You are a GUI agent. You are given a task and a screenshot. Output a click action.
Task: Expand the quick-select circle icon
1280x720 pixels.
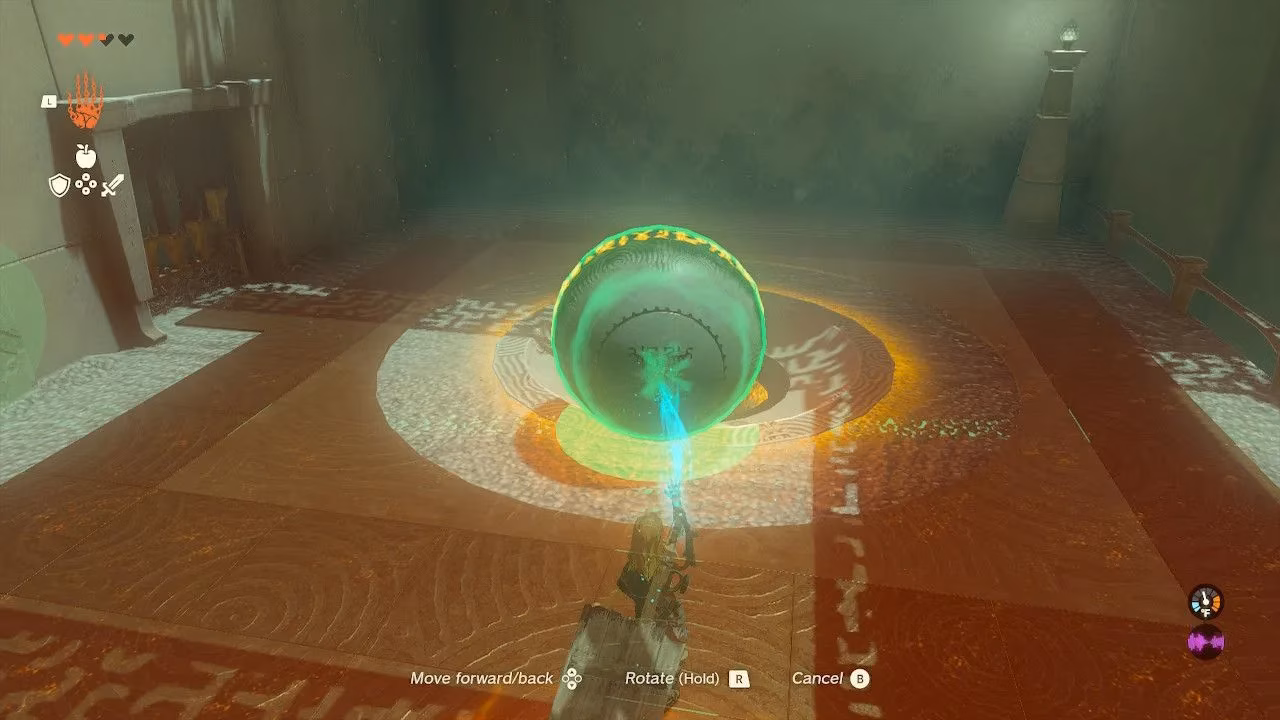pos(86,183)
